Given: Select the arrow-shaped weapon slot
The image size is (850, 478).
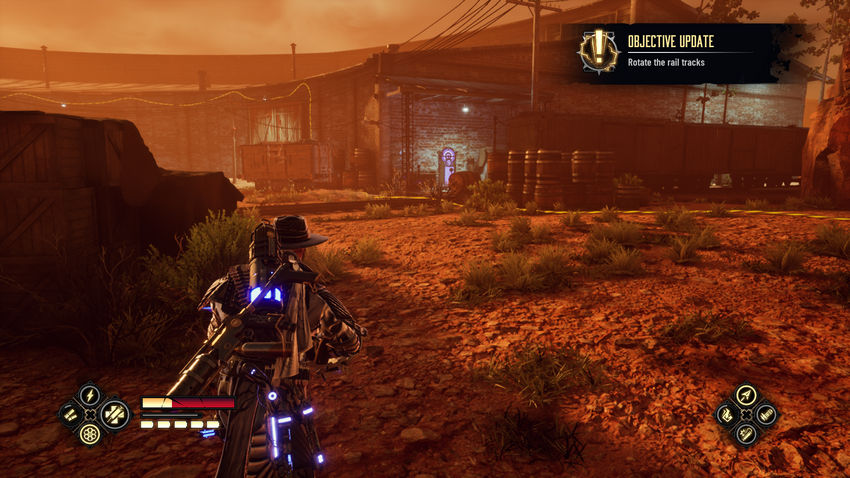Looking at the screenshot, I should (x=746, y=395).
